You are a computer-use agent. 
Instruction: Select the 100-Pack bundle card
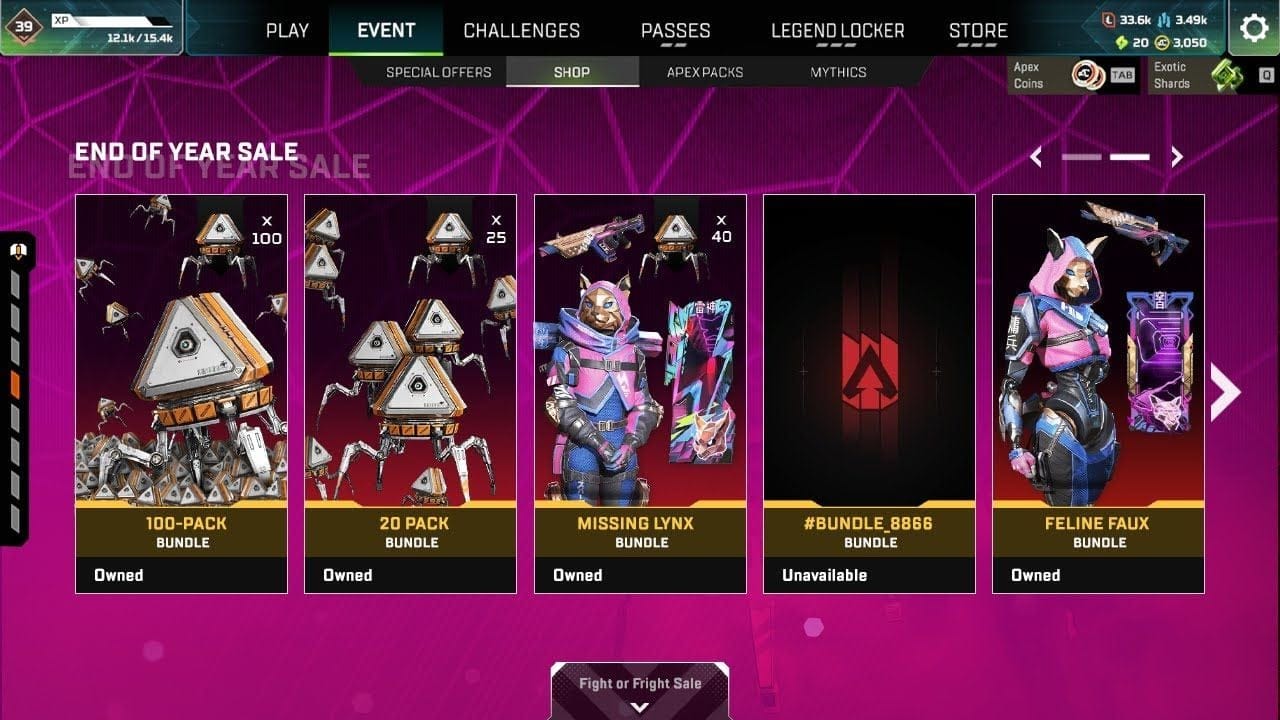click(x=181, y=393)
